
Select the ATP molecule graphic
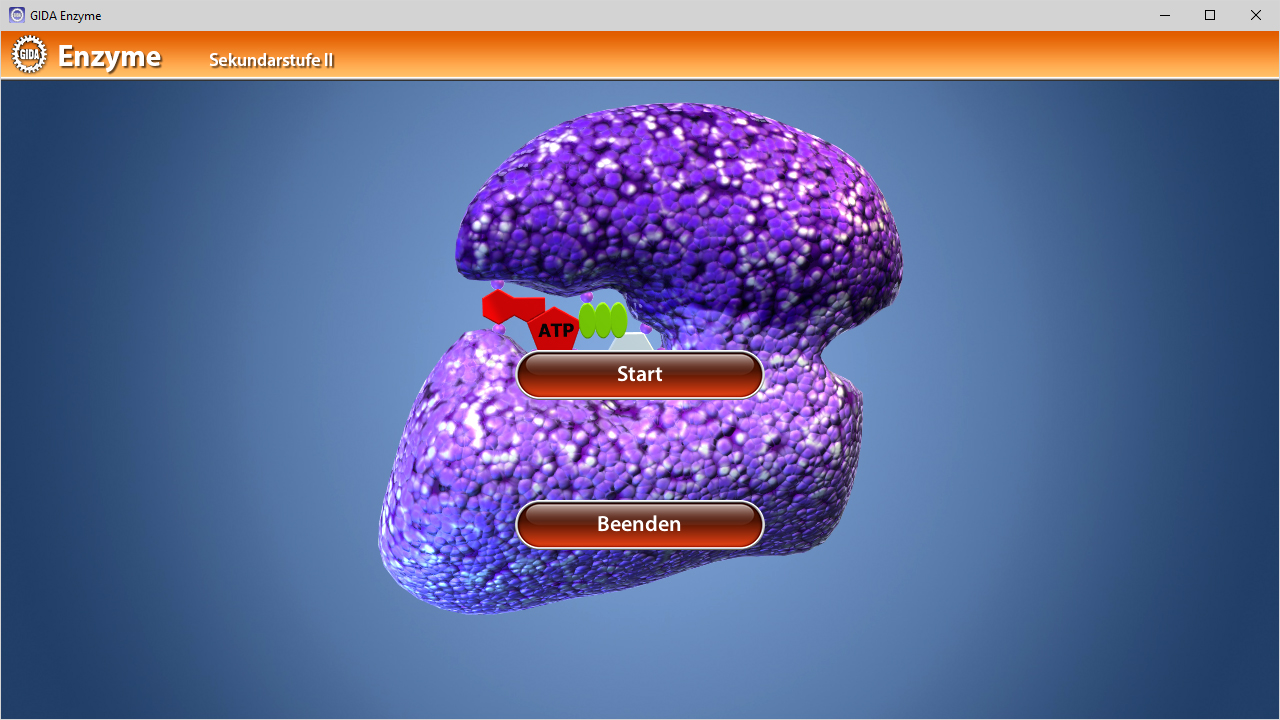554,329
